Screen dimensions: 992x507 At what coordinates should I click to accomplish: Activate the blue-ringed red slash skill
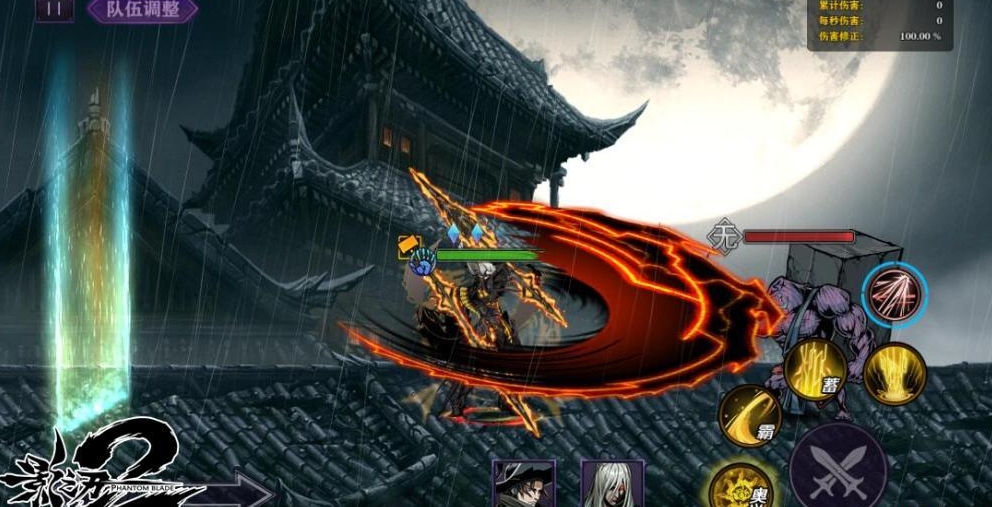coord(894,295)
